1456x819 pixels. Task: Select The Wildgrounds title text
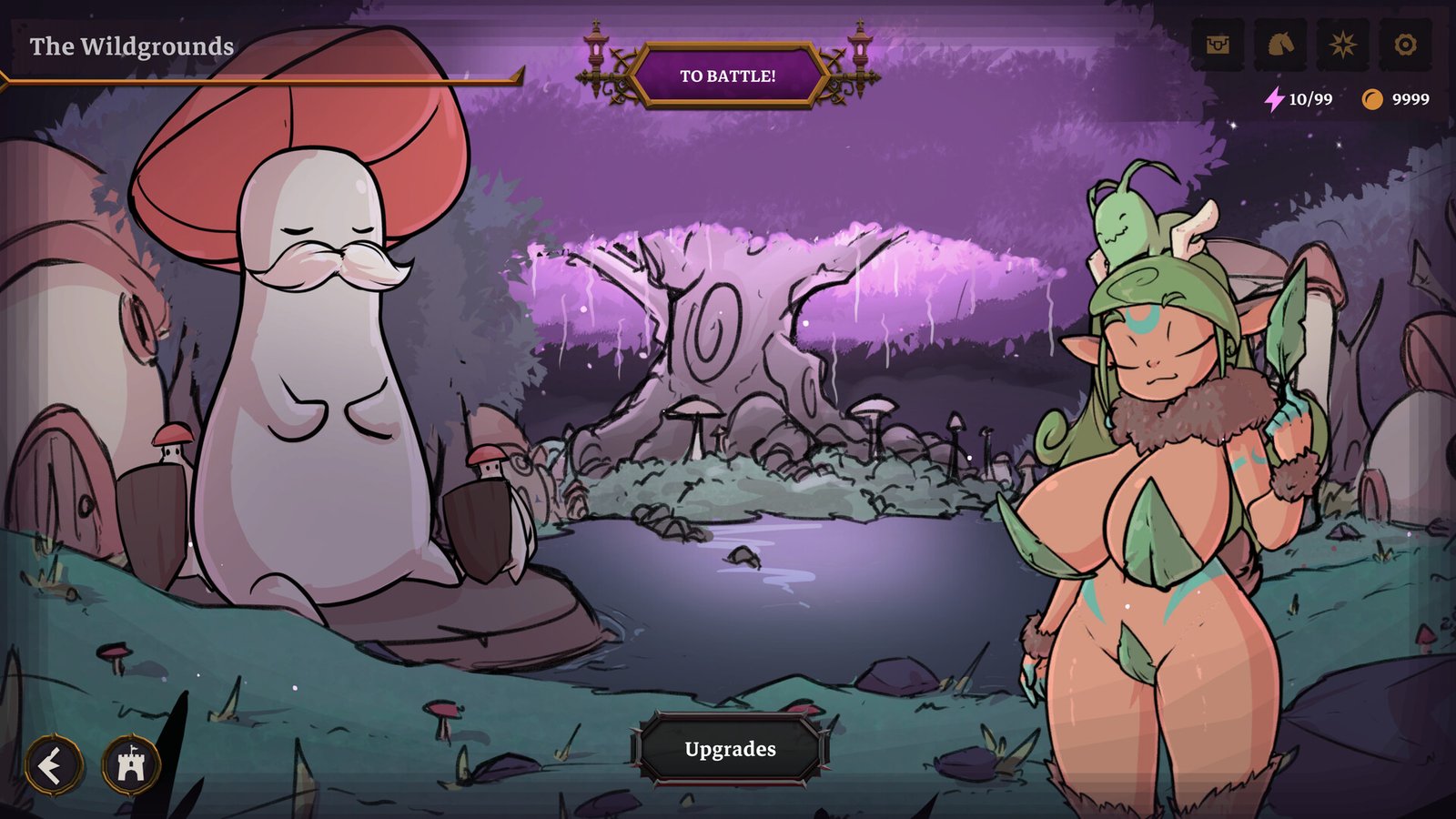point(131,42)
